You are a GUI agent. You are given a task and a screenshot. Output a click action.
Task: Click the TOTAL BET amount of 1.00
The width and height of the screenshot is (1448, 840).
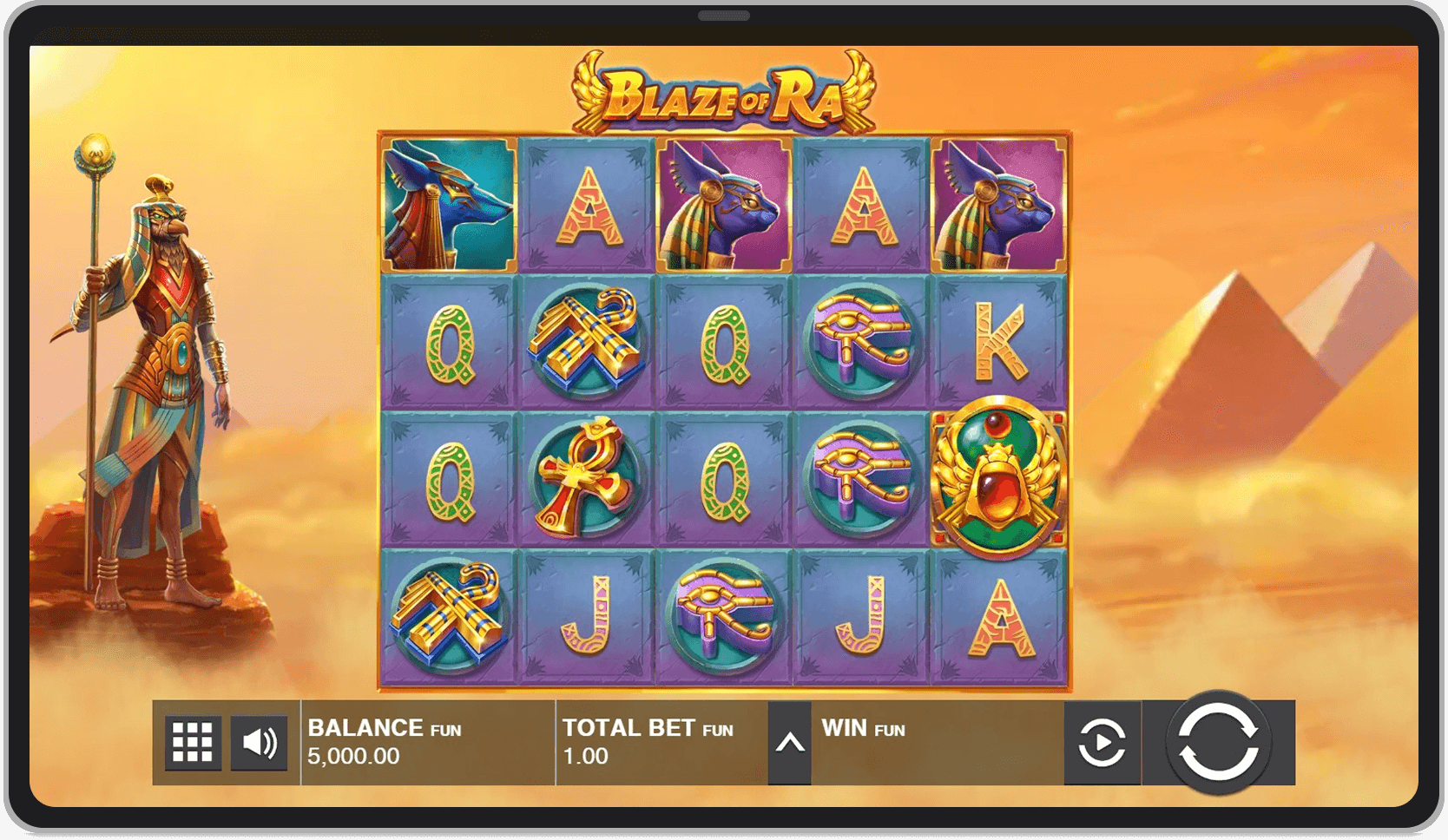tap(608, 742)
